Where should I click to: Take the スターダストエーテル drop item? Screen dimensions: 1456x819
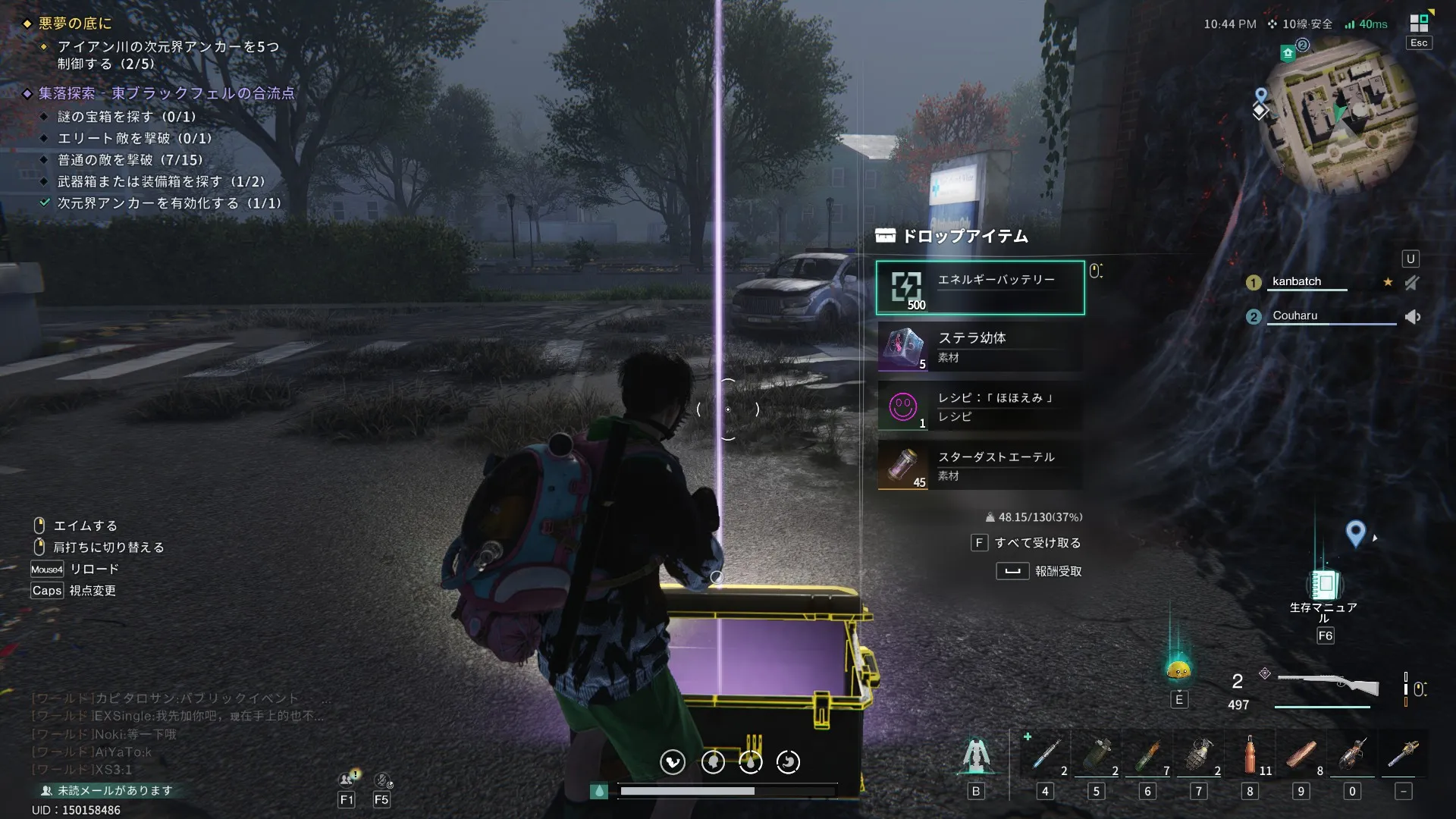point(980,466)
